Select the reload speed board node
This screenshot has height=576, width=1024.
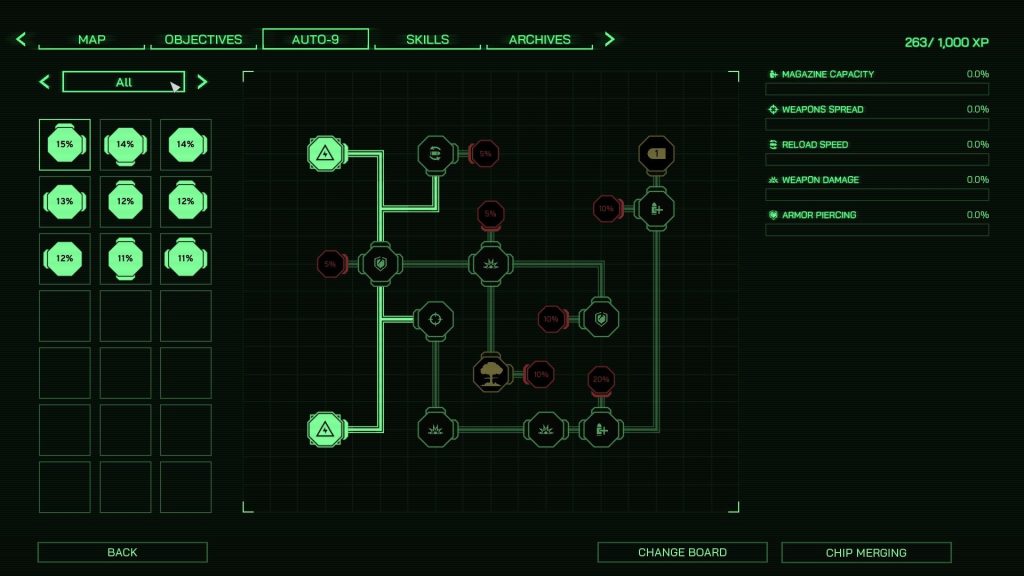pos(435,153)
